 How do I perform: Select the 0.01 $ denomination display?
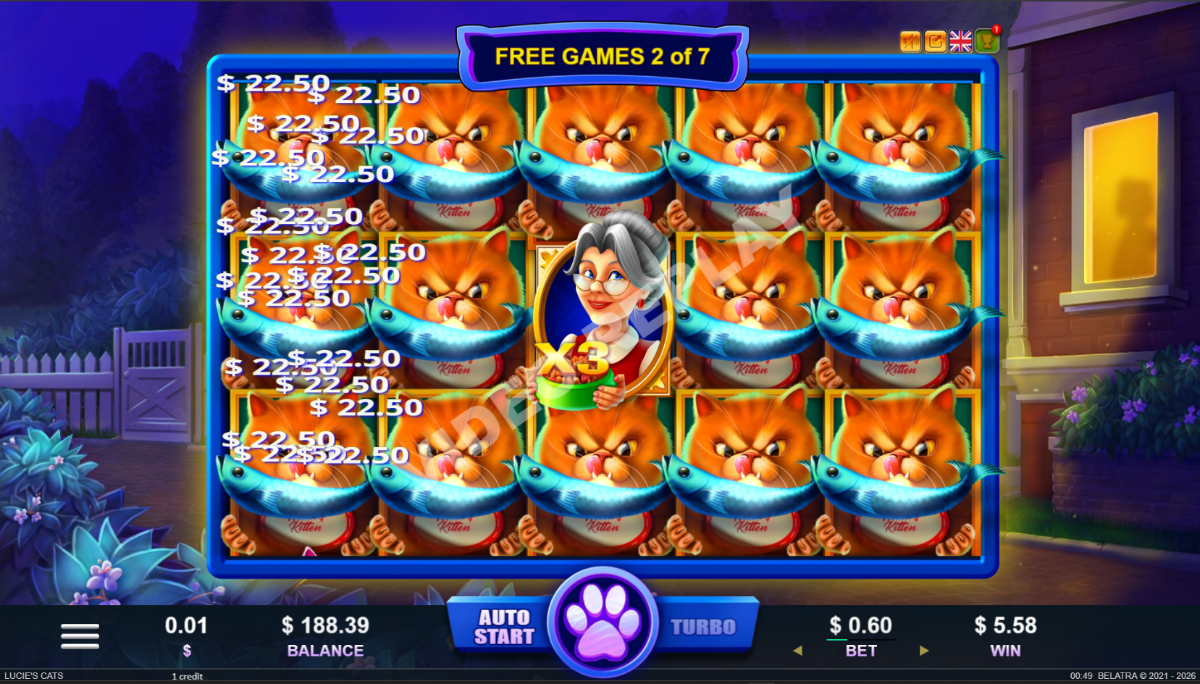tap(187, 635)
